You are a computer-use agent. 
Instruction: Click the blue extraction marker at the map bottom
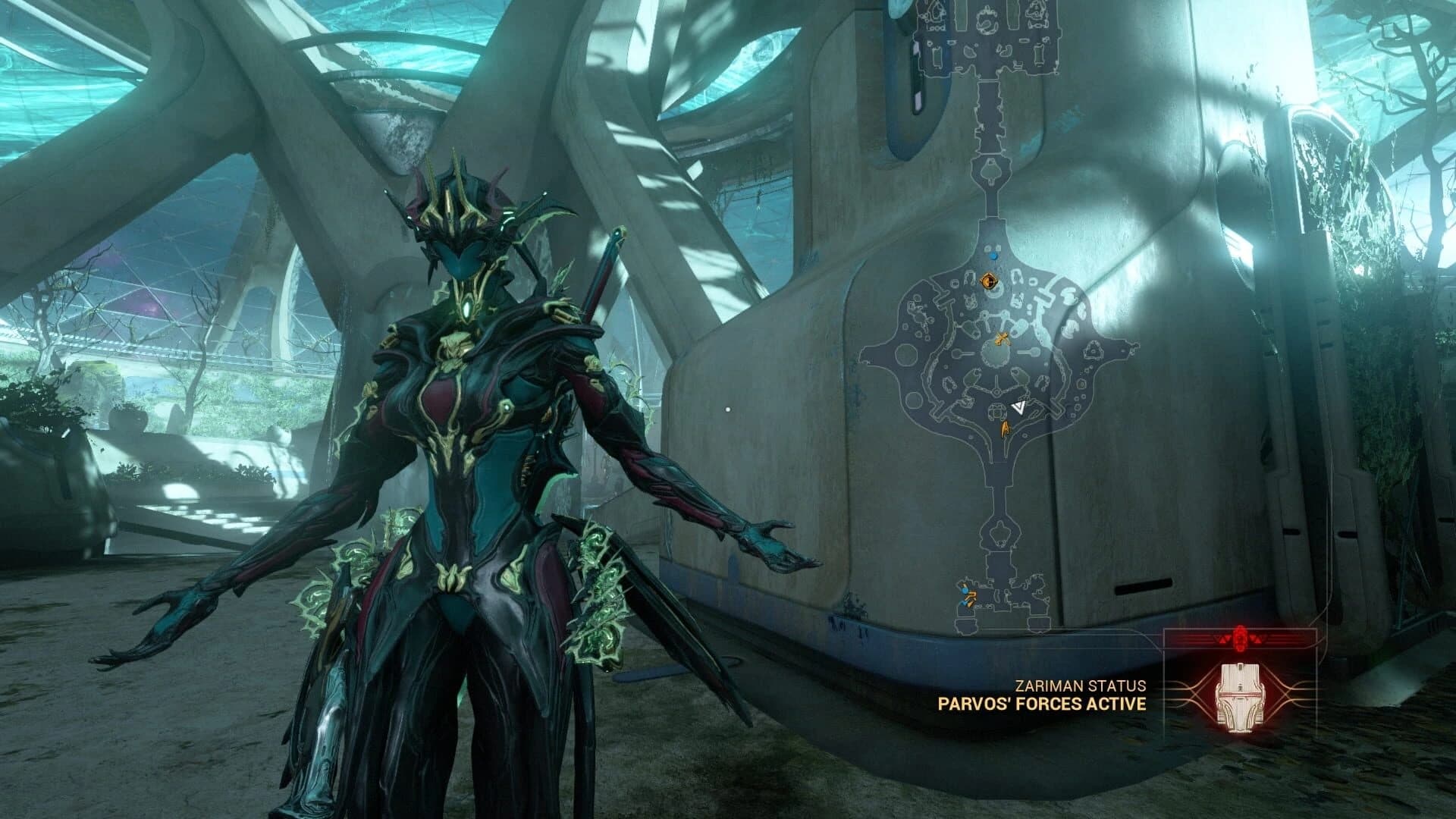pyautogui.click(x=965, y=591)
